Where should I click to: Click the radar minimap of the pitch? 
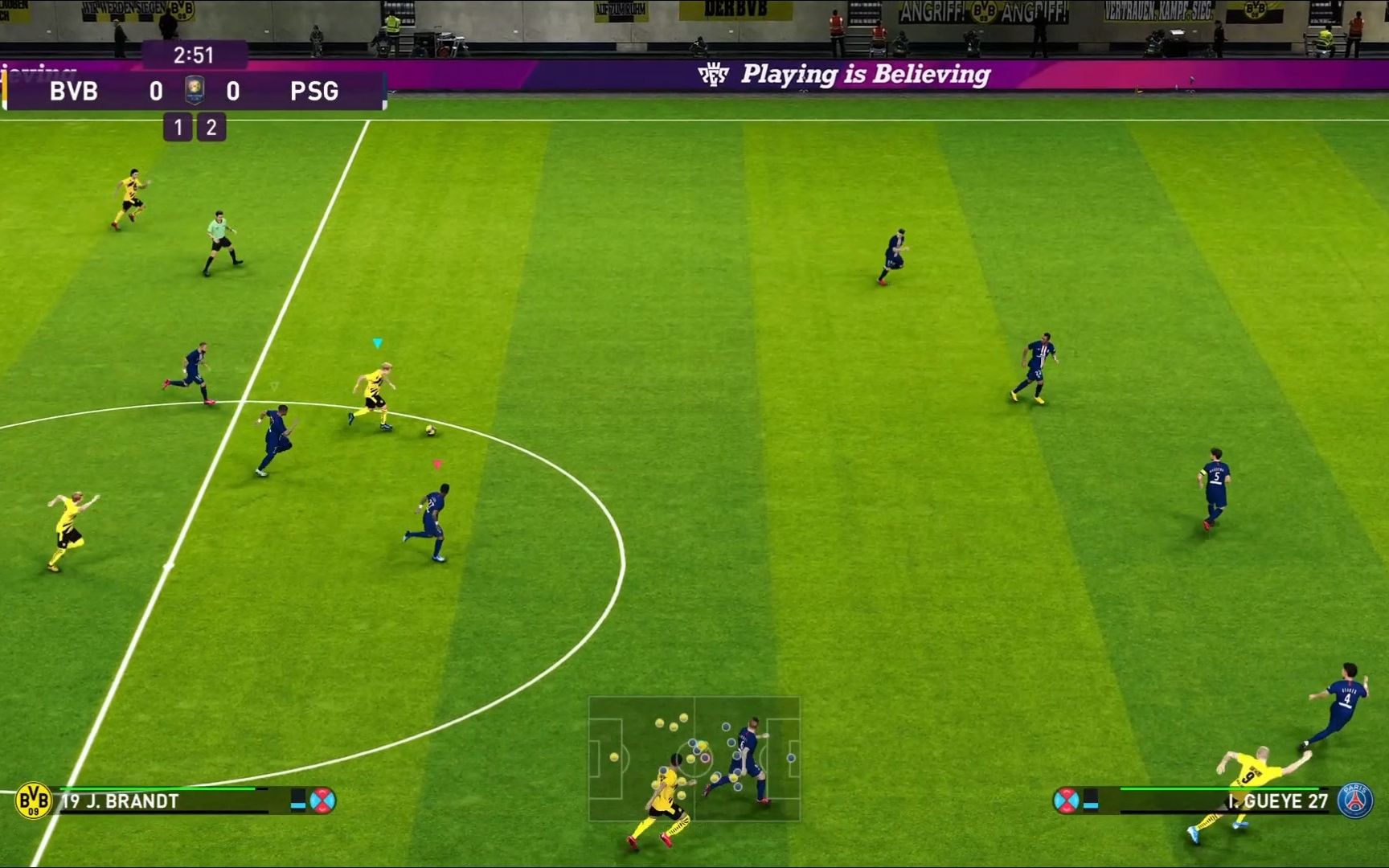(694, 758)
